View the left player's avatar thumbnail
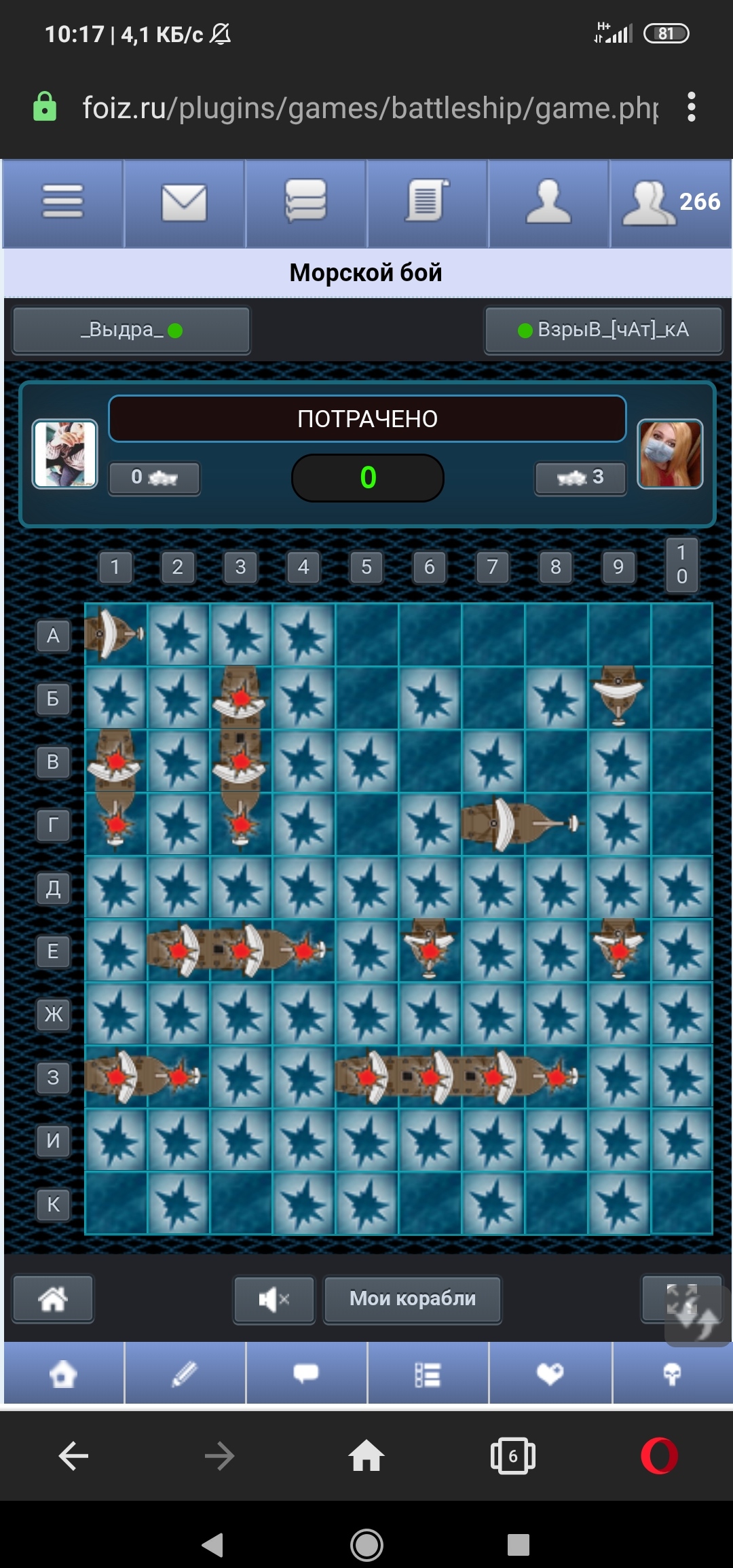The height and width of the screenshot is (1568, 733). [x=65, y=454]
